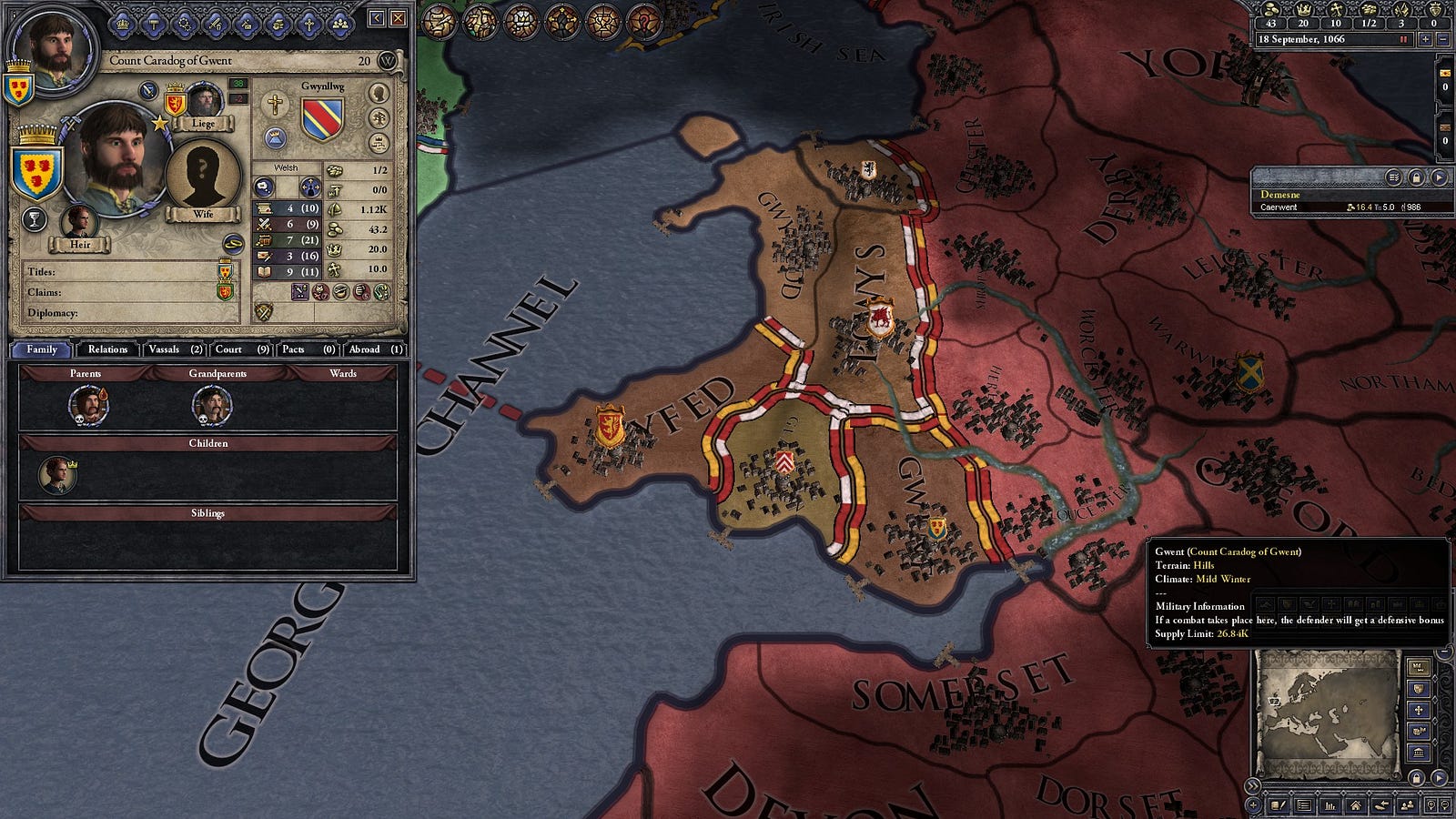1456x819 pixels.
Task: Toggle pause on the date bar
Action: coord(1404,40)
